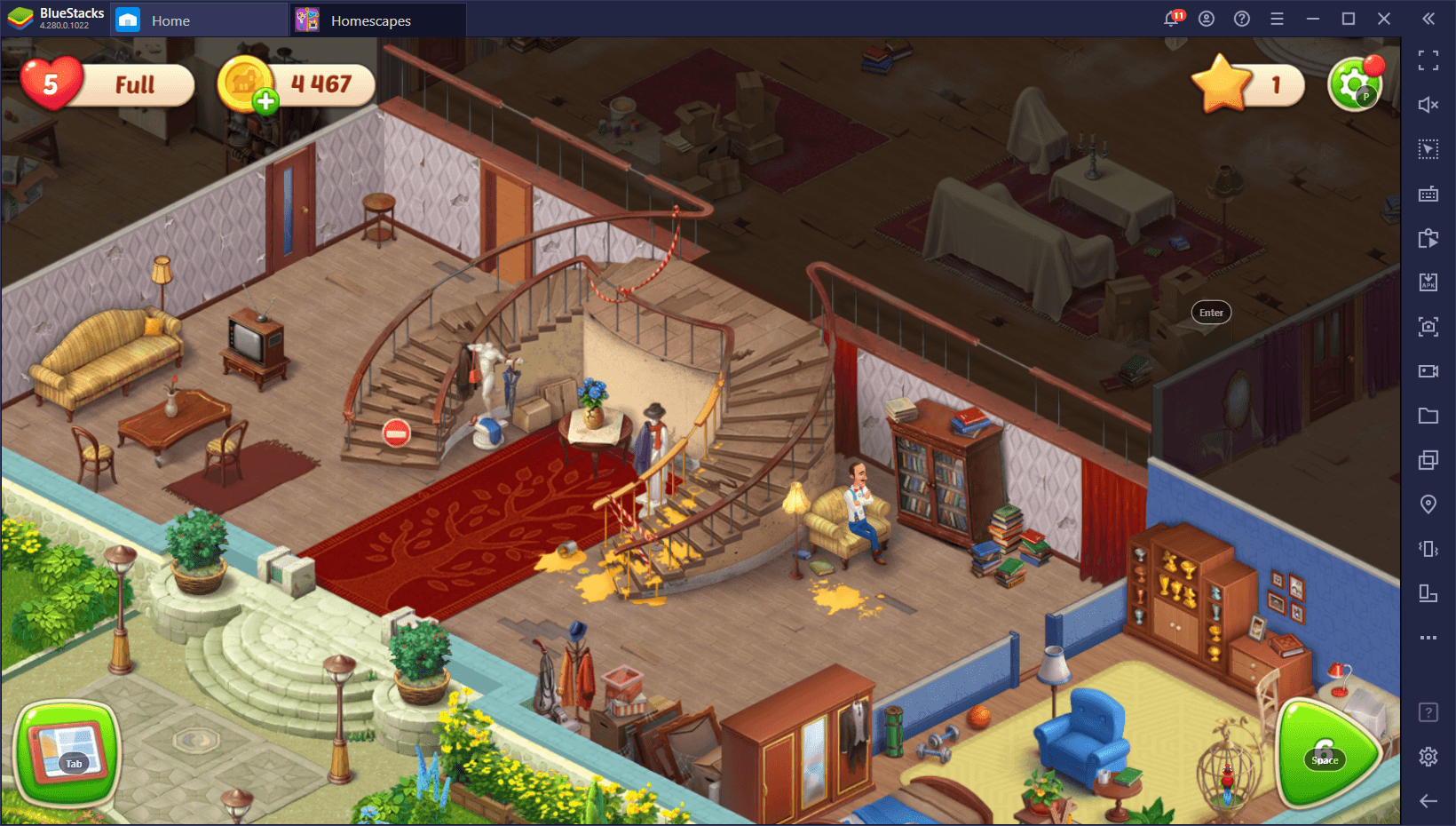Start the screen recorder
1456x826 pixels.
[x=1428, y=371]
